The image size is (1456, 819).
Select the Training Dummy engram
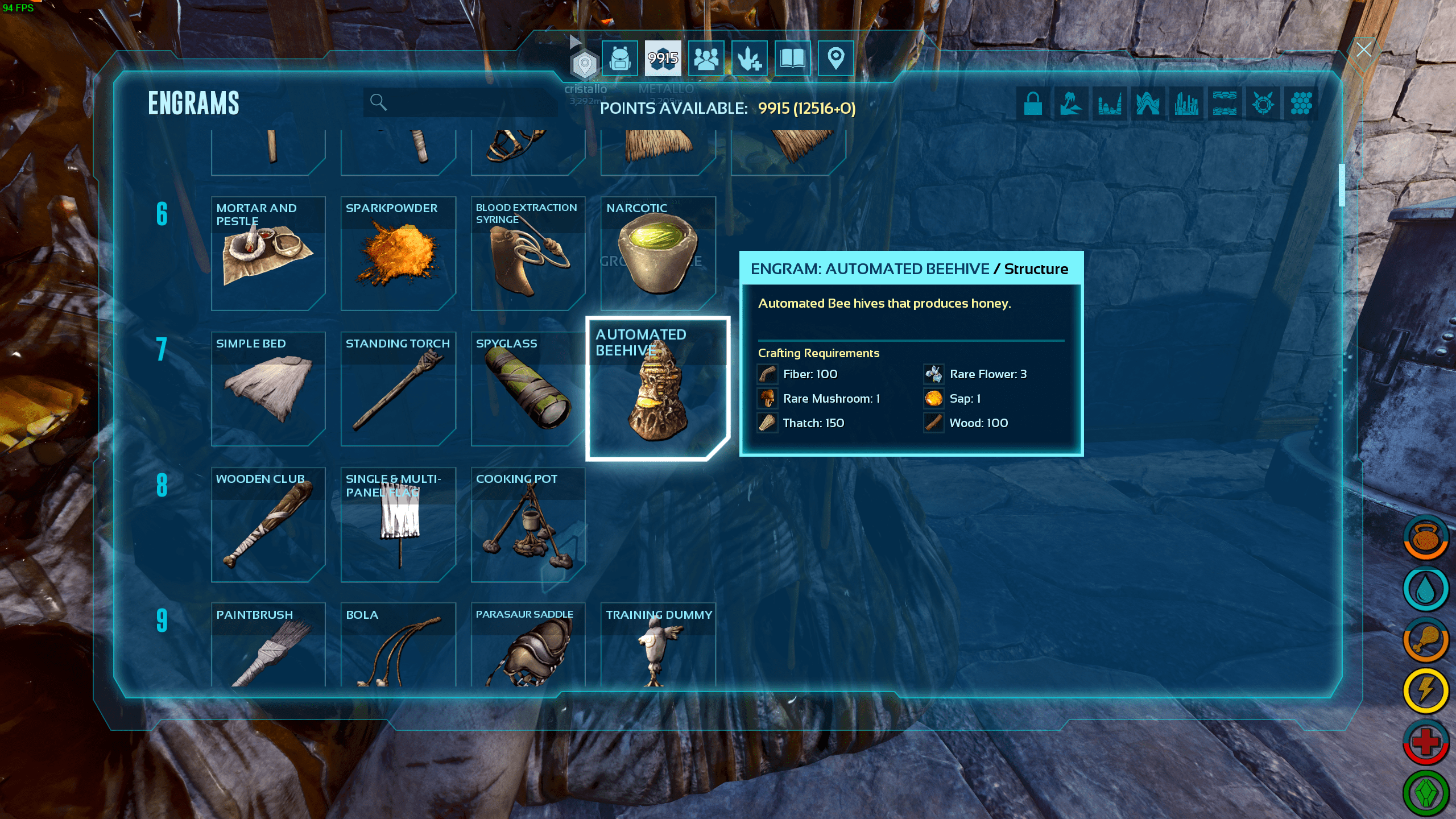(x=658, y=645)
